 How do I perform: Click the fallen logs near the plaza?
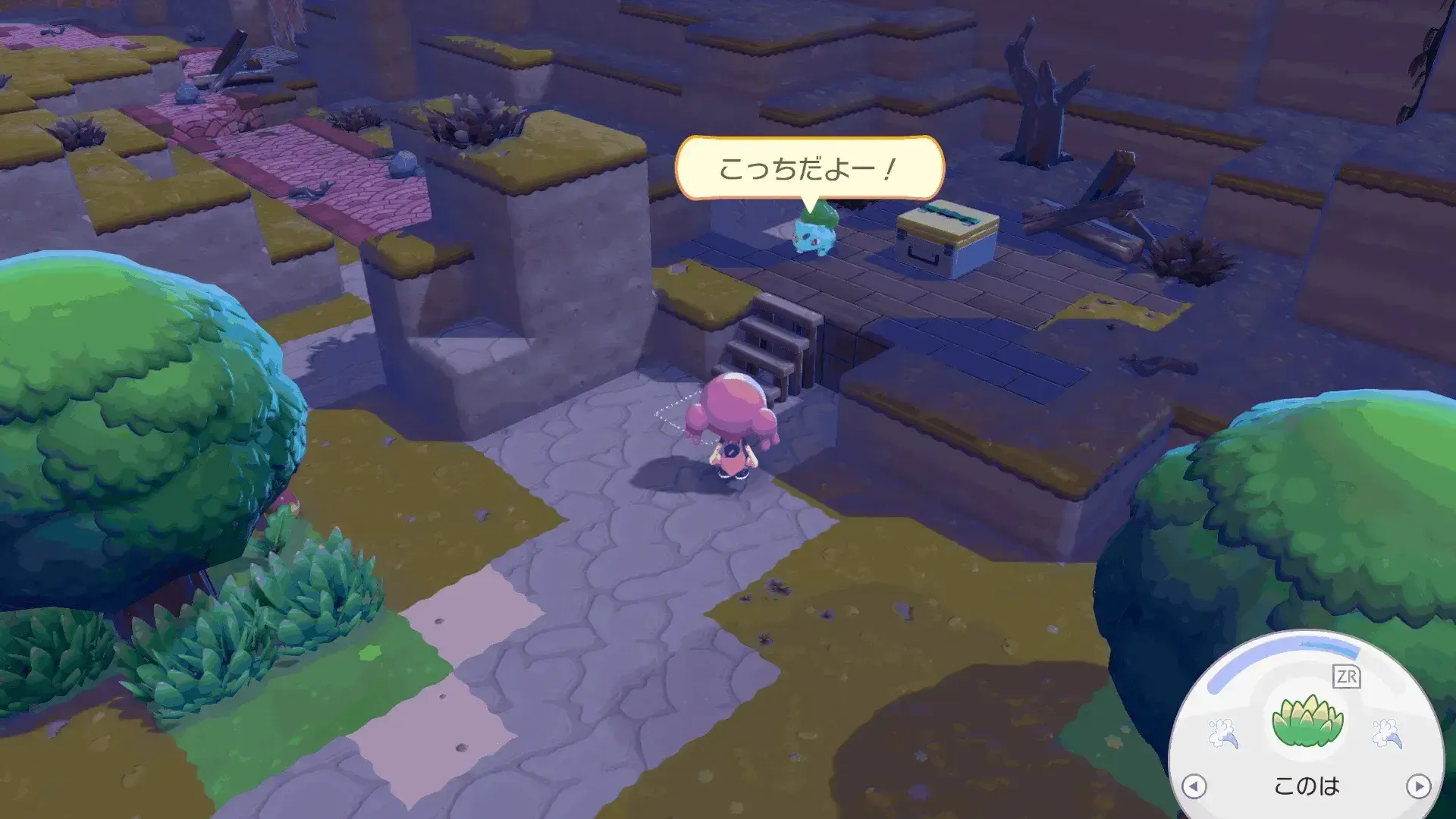[x=1092, y=220]
